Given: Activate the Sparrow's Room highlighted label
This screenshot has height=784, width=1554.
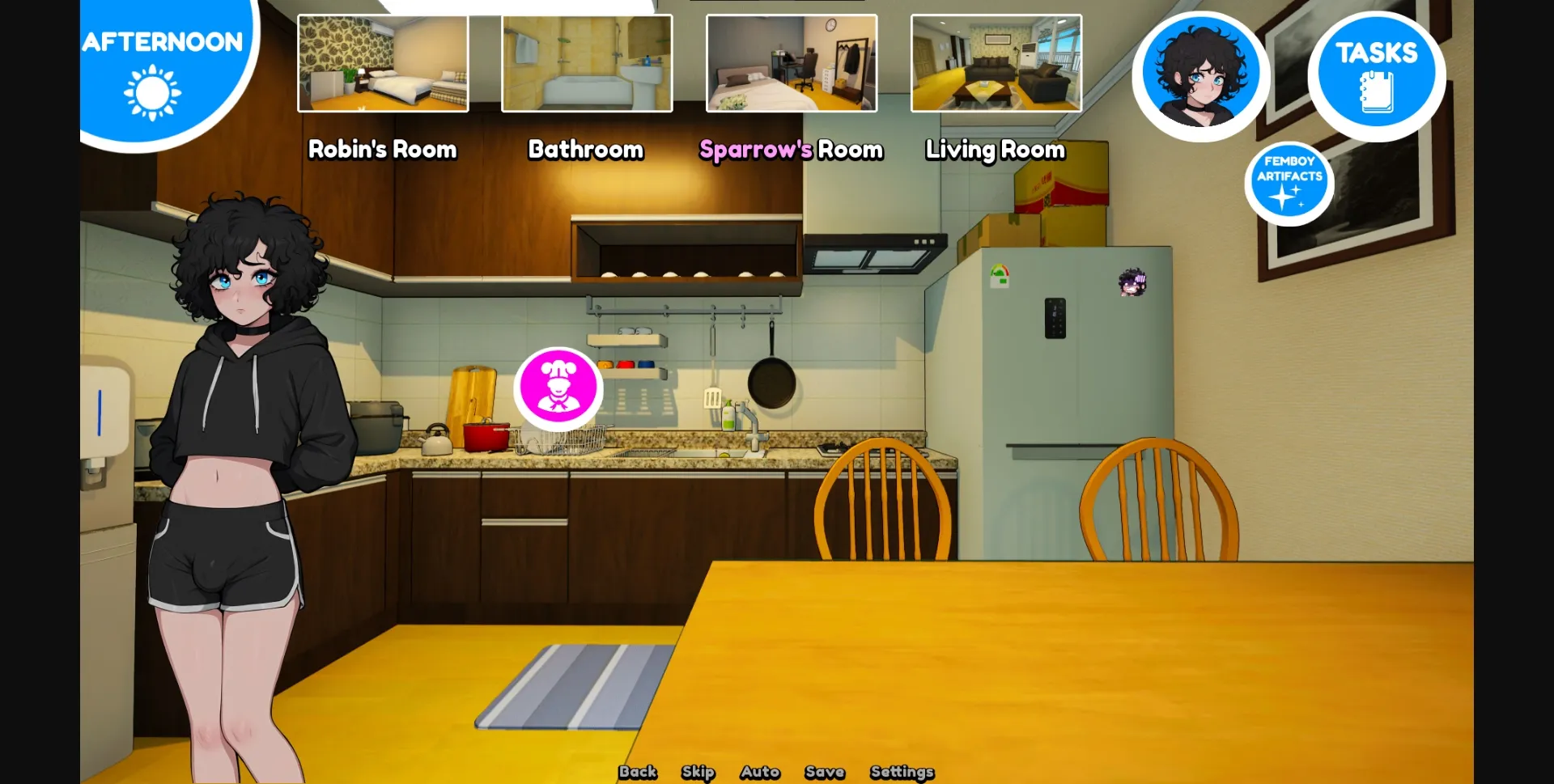Looking at the screenshot, I should [792, 149].
